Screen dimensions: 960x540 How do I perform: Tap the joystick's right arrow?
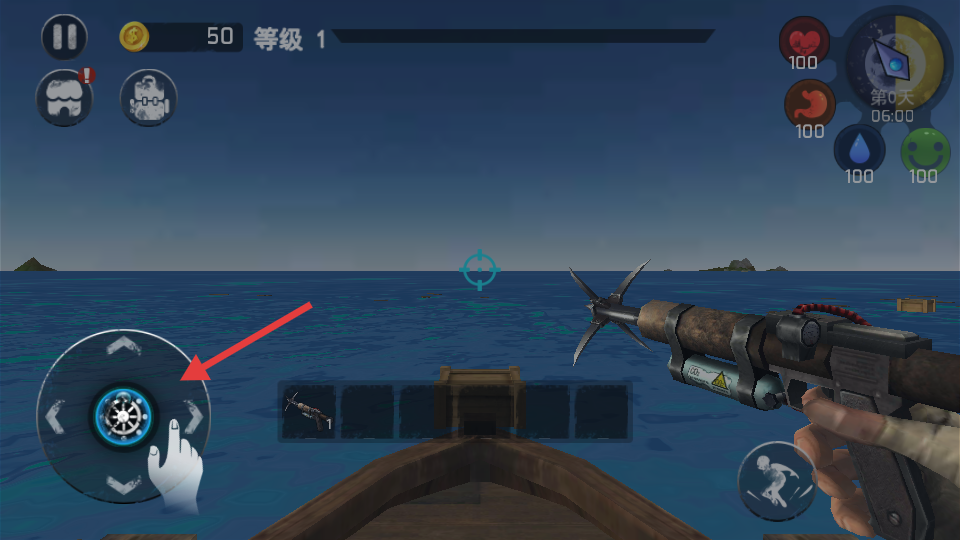(195, 415)
